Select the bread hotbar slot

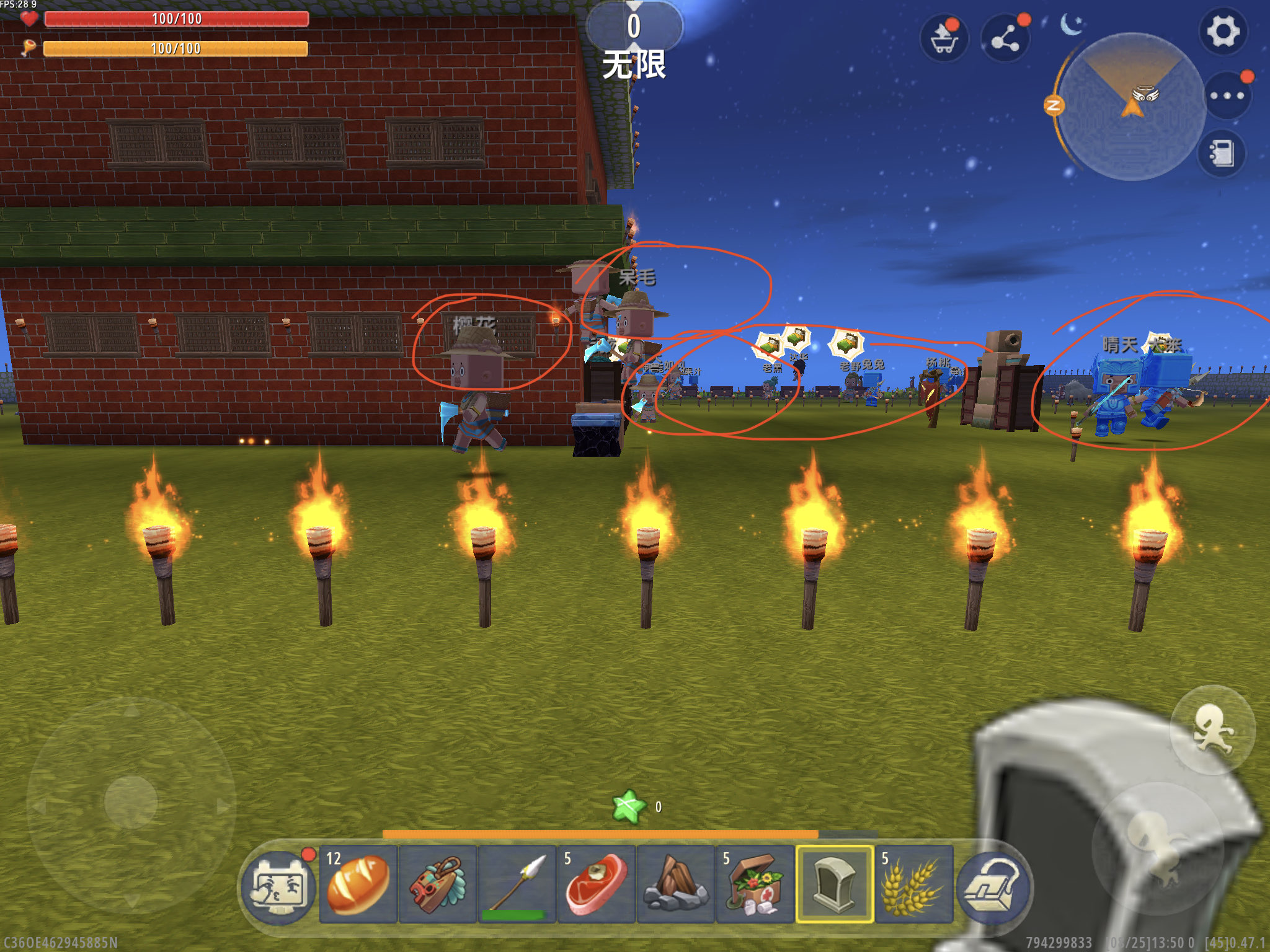[x=358, y=884]
